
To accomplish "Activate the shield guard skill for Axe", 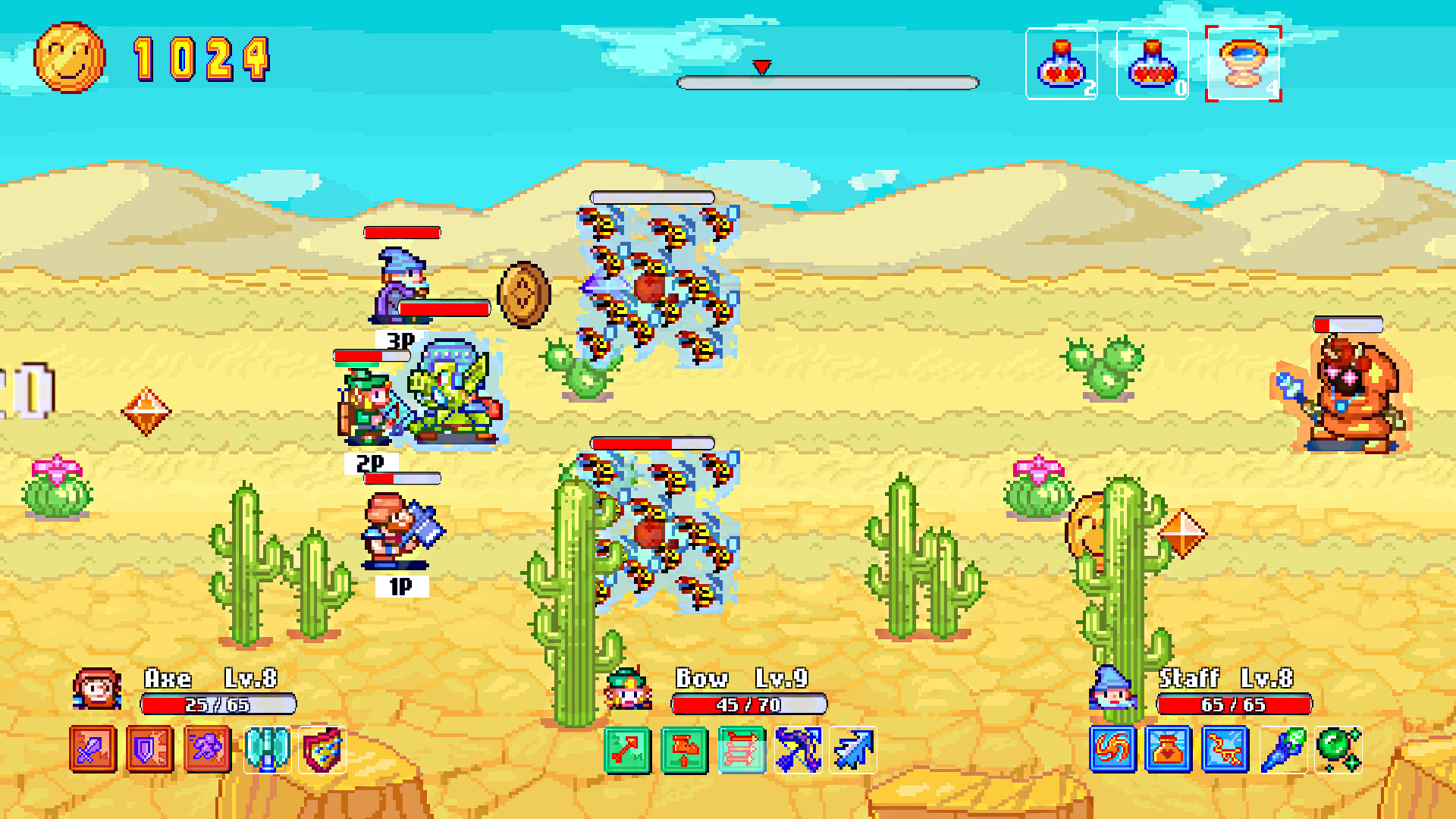I will pyautogui.click(x=149, y=749).
